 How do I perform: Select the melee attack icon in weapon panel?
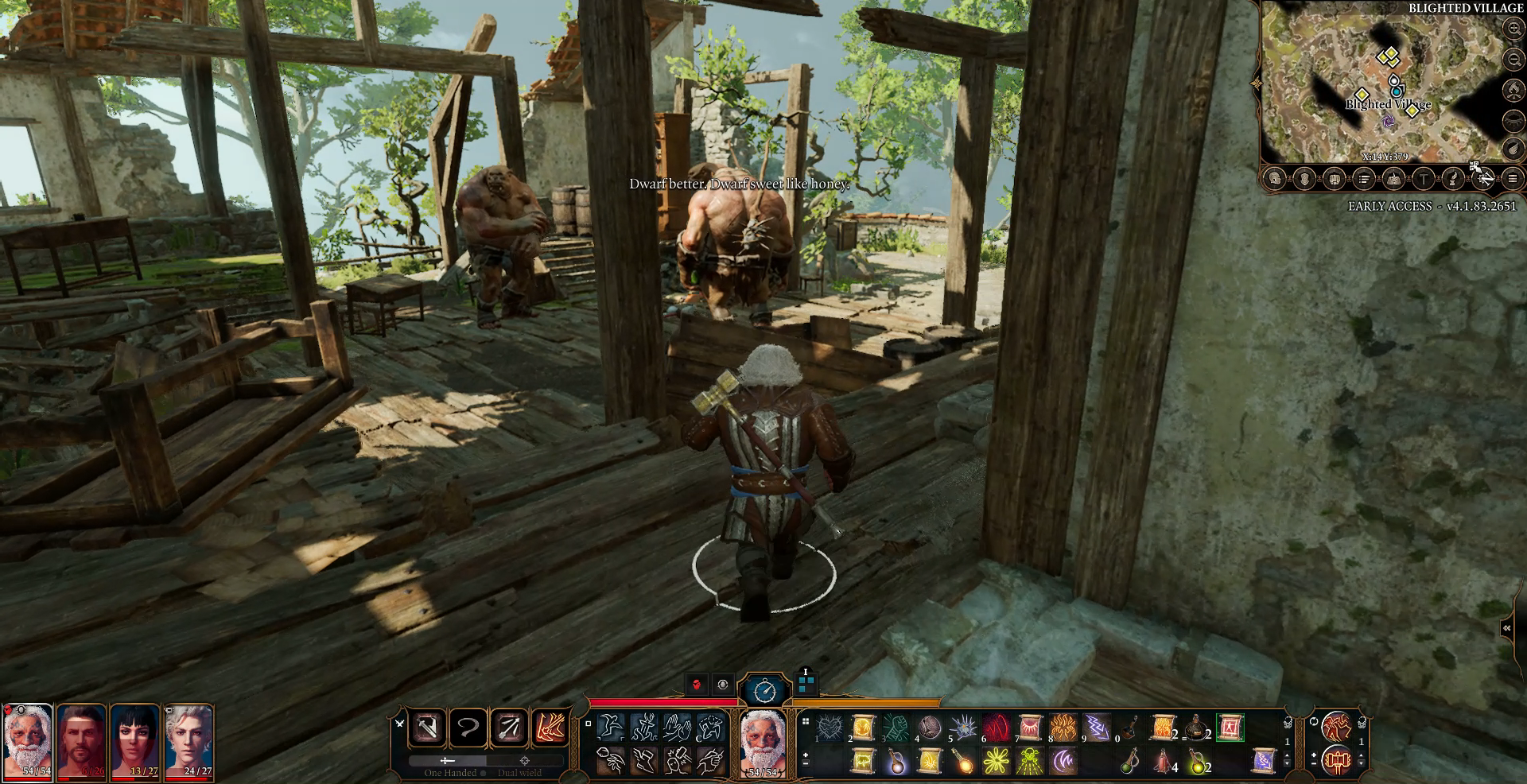tap(427, 728)
